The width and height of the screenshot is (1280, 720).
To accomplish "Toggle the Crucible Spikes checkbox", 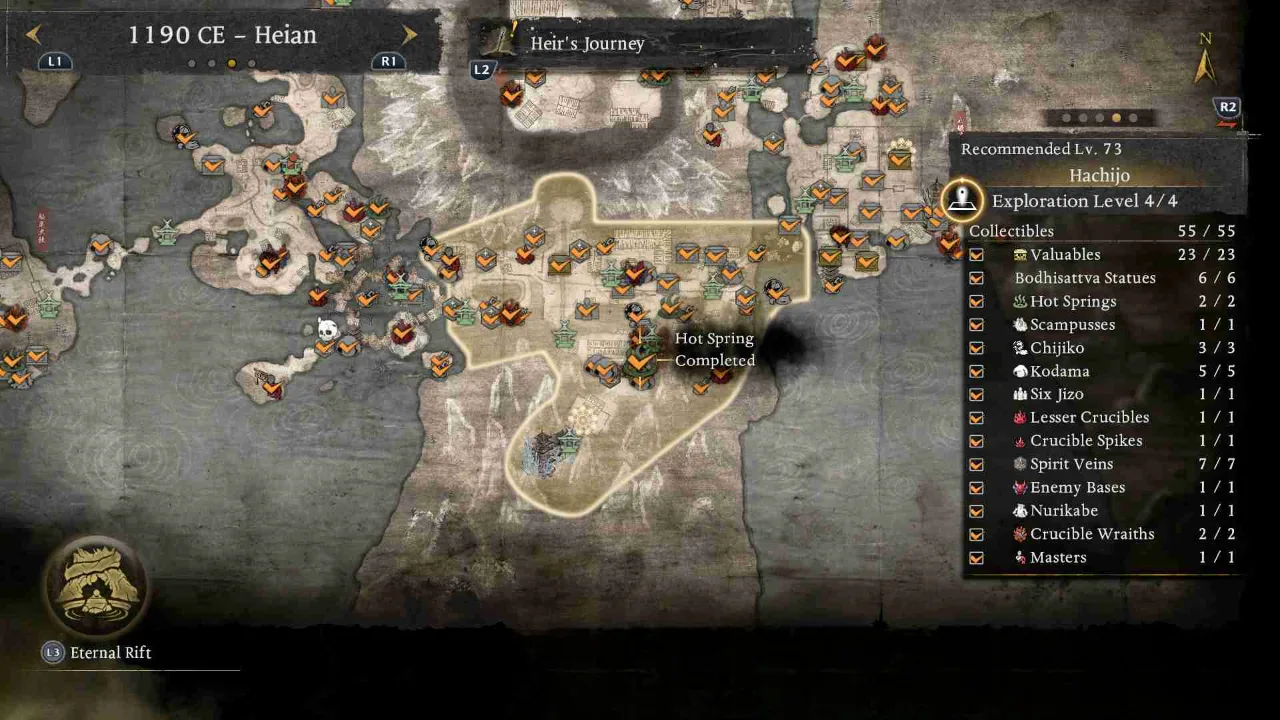I will click(x=976, y=441).
